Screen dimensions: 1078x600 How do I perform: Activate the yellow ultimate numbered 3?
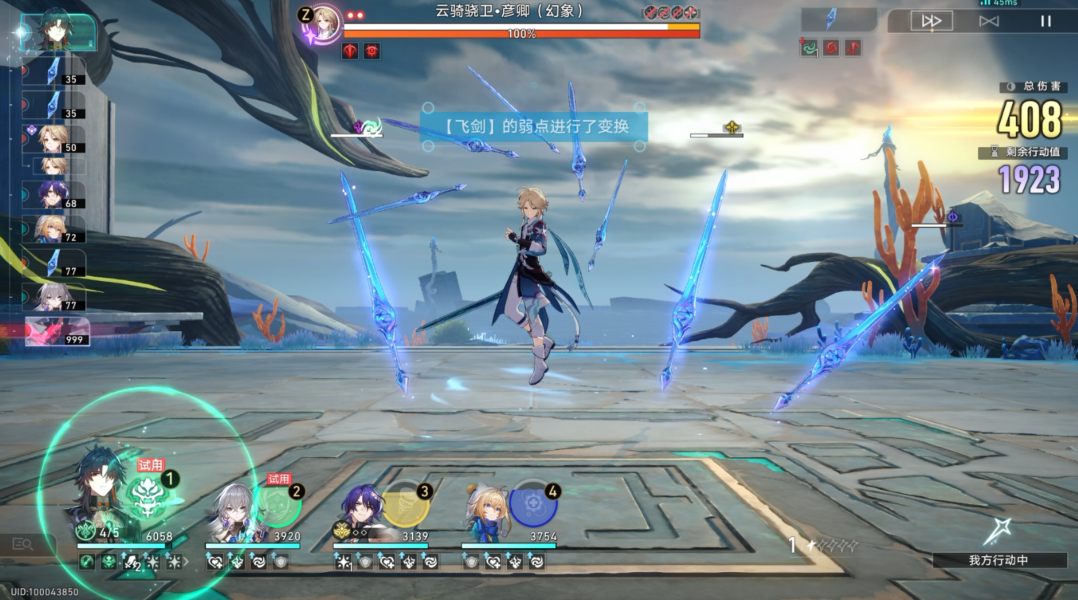click(406, 505)
